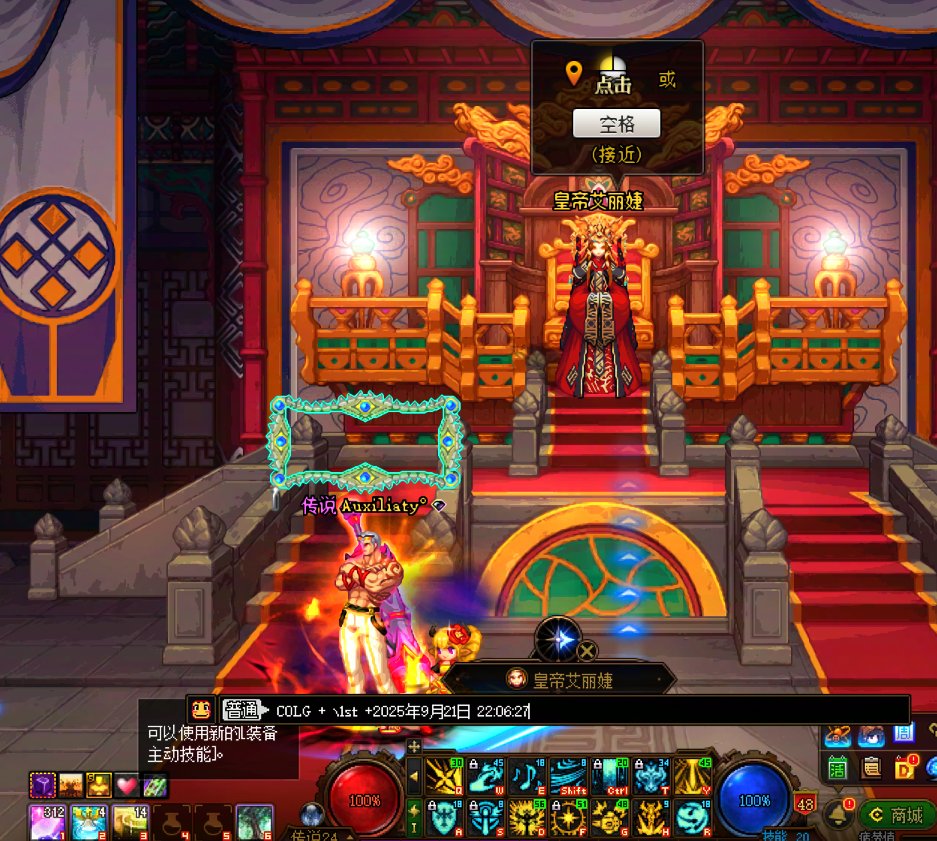The image size is (937, 841).
Task: Open the 商城 shop button
Action: click(896, 815)
